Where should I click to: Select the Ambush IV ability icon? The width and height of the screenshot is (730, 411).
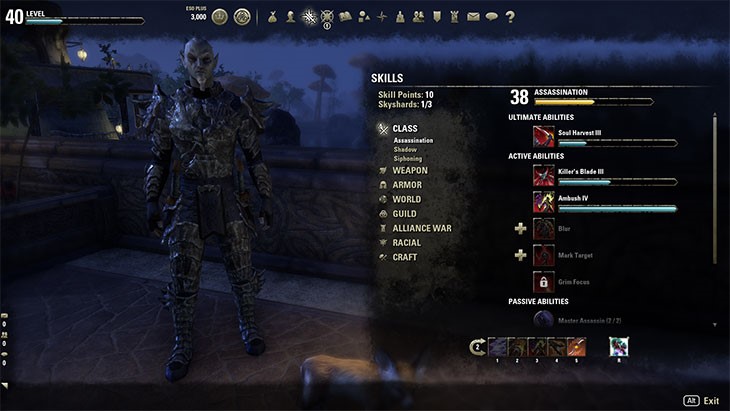(x=544, y=202)
